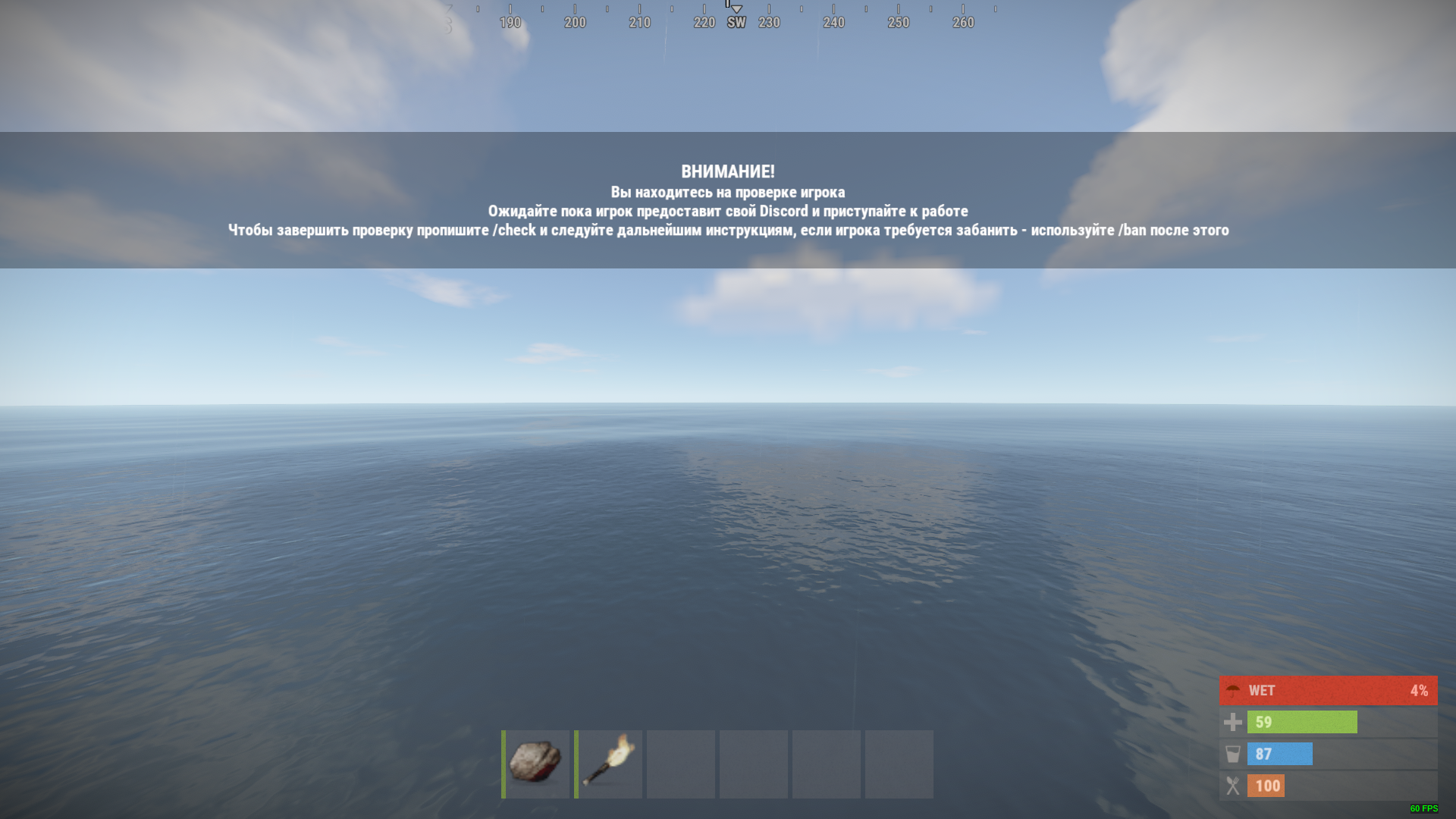Select the third empty hotbar slot
1456x819 pixels.
pos(681,764)
